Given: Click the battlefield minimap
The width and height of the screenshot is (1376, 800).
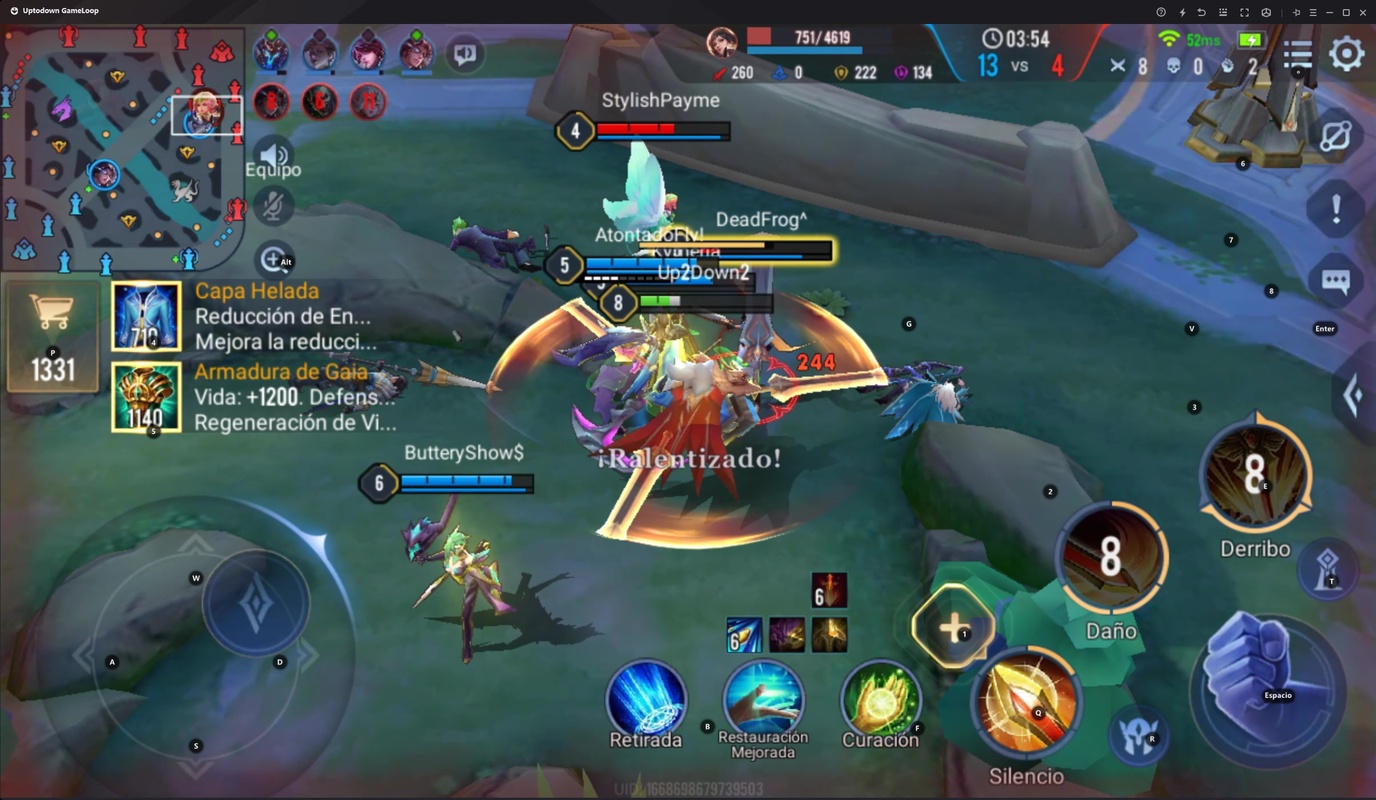Looking at the screenshot, I should (x=122, y=148).
